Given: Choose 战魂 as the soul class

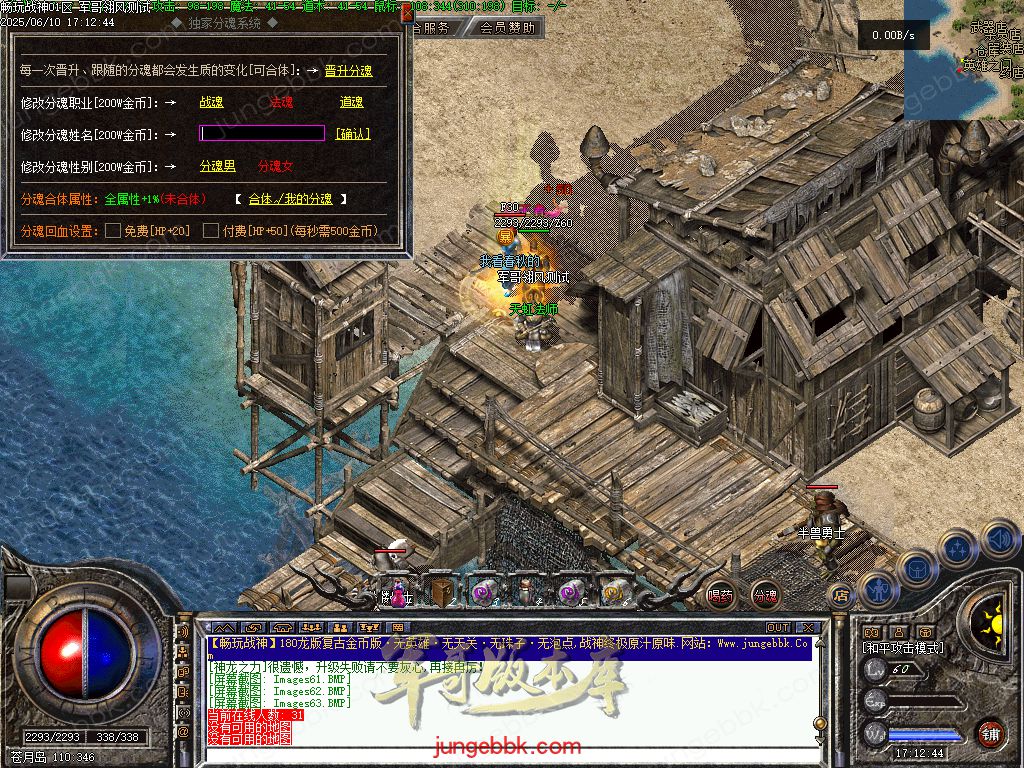Looking at the screenshot, I should point(211,102).
